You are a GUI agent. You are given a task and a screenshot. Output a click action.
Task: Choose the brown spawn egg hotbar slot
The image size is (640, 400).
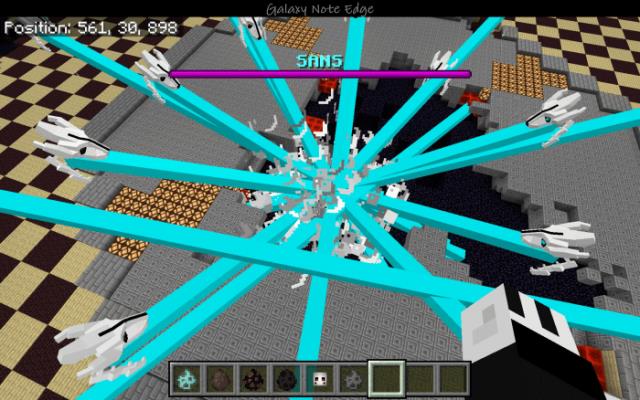click(218, 378)
